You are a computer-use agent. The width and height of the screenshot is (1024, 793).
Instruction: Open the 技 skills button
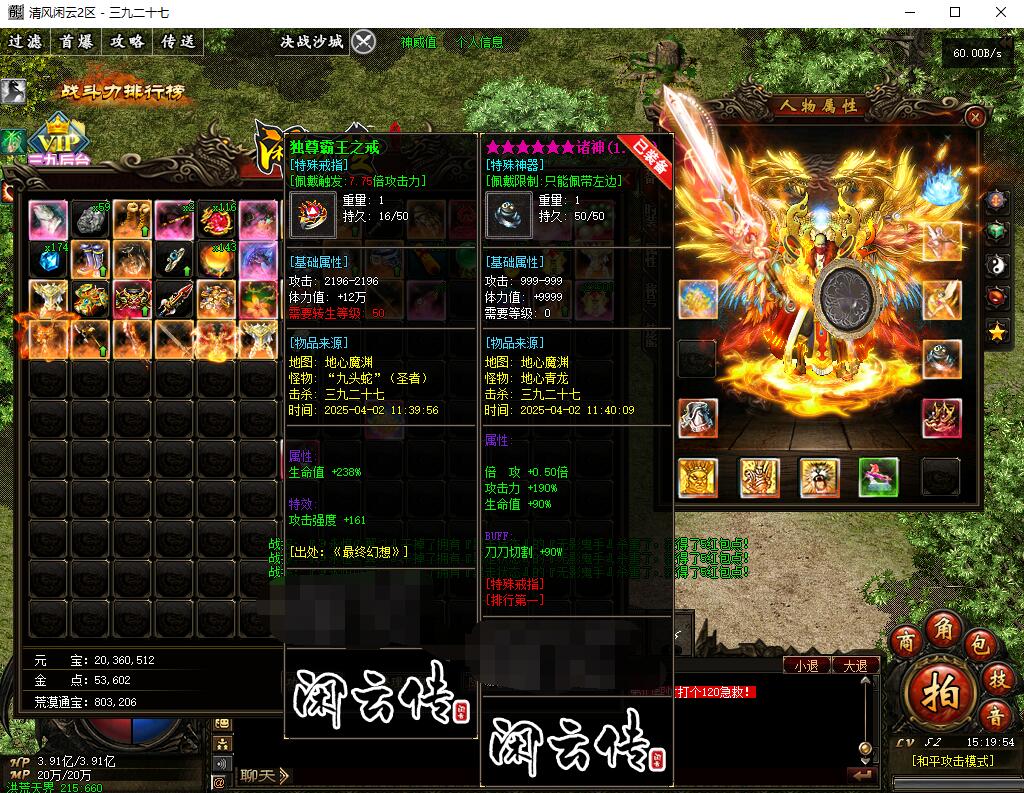997,677
